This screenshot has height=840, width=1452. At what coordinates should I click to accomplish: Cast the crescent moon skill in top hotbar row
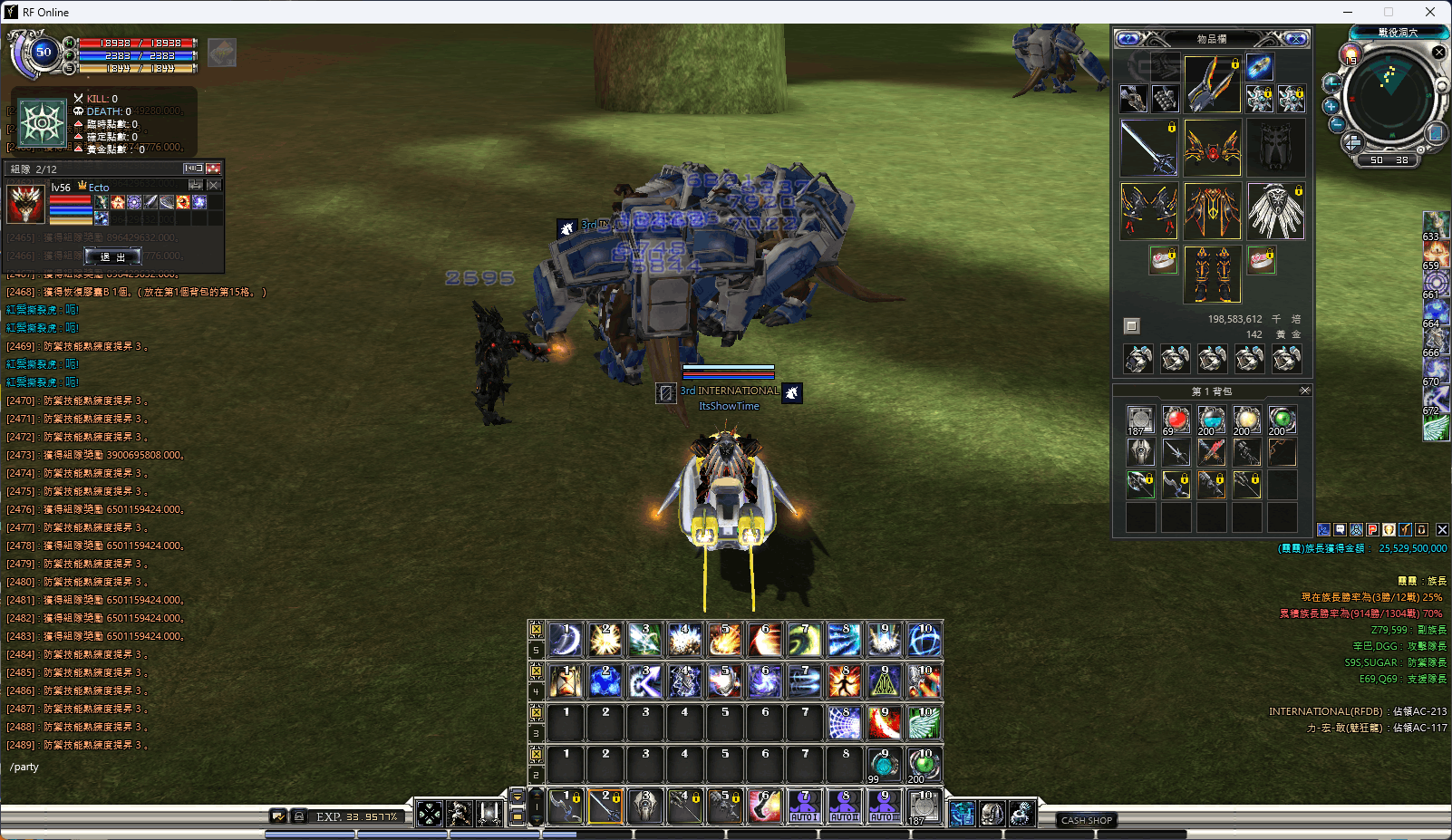tap(566, 640)
